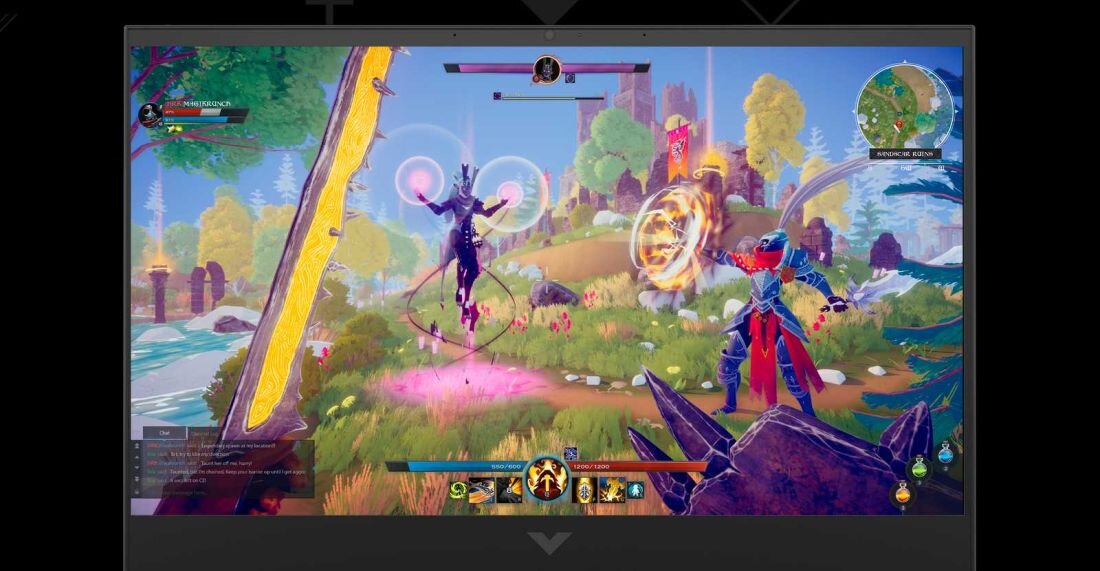Open the Chat tab
The height and width of the screenshot is (571, 1100).
click(165, 433)
